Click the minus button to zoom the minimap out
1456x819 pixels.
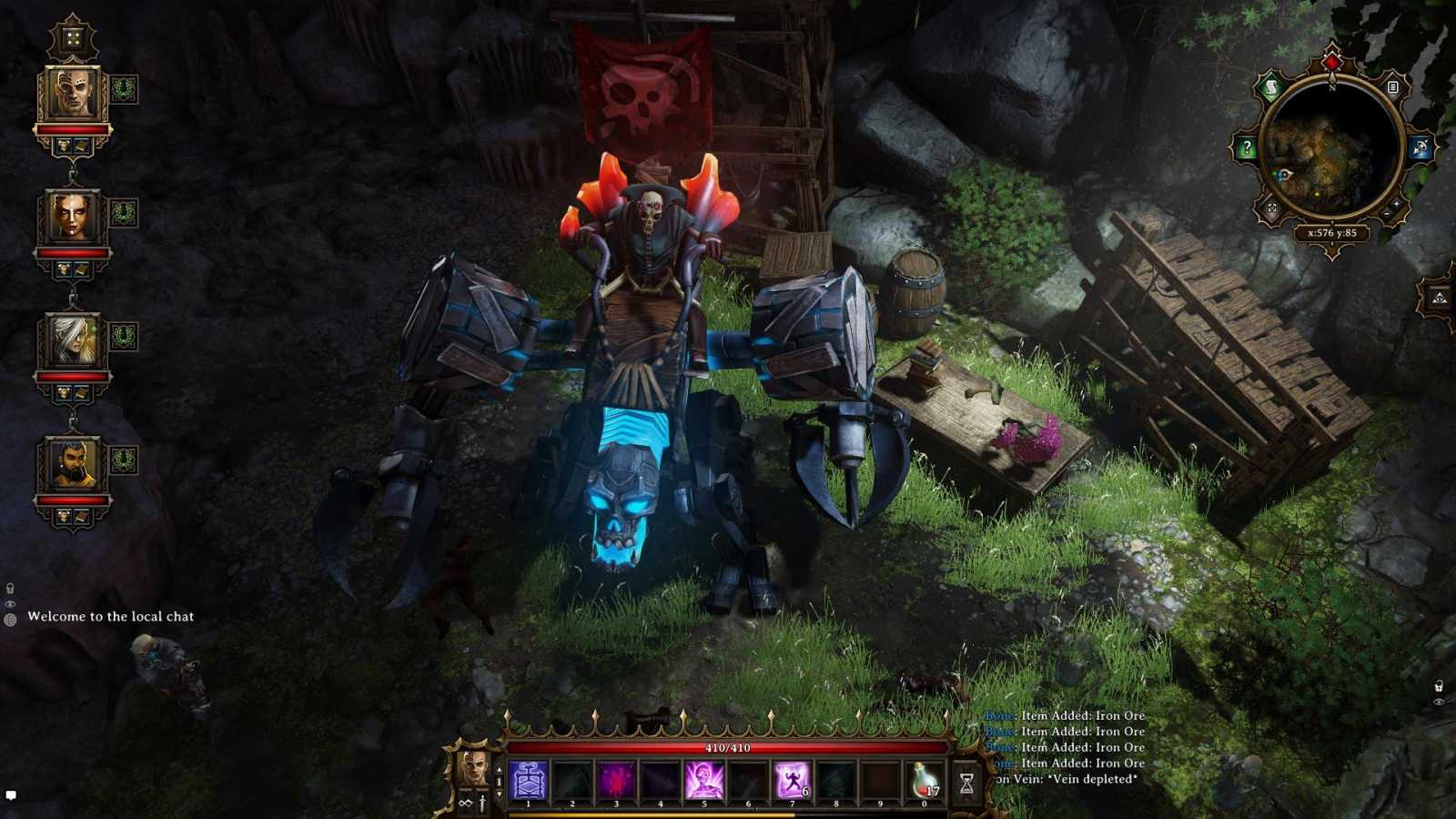(x=1387, y=213)
